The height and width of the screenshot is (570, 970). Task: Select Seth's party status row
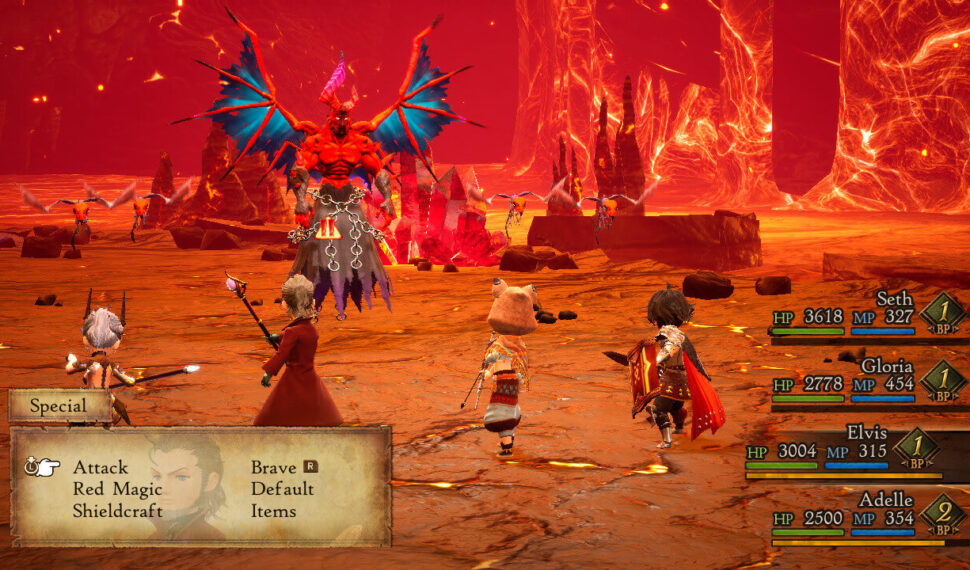[868, 313]
